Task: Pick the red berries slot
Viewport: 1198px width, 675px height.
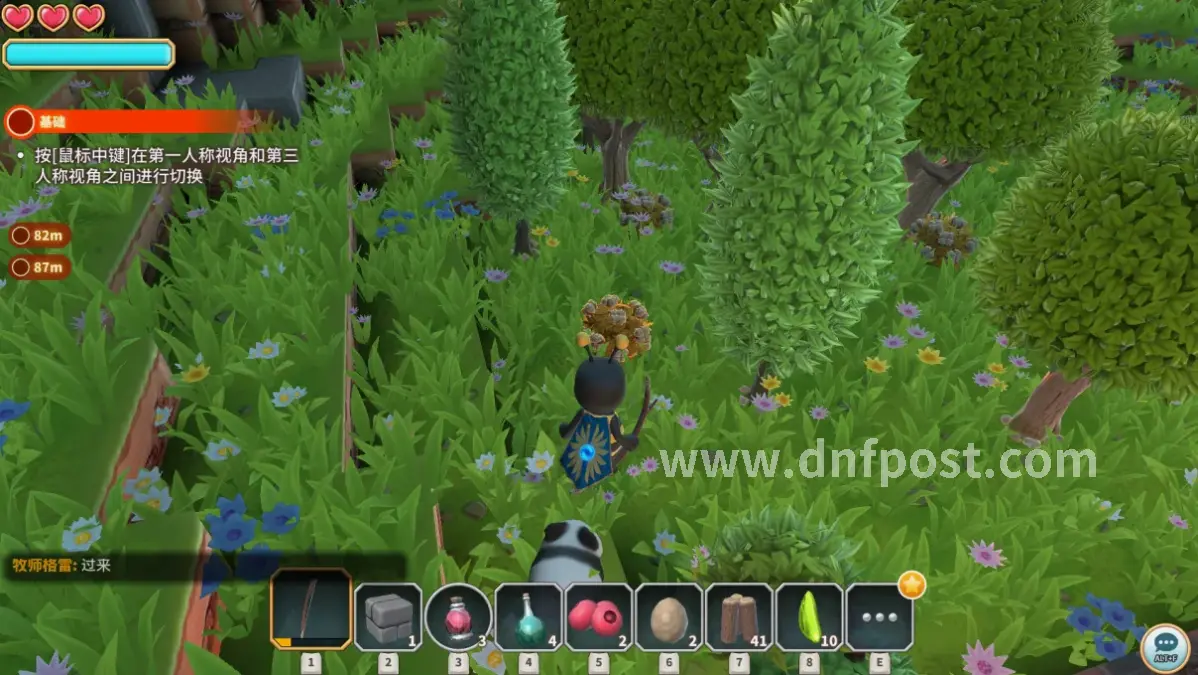Action: (x=598, y=616)
